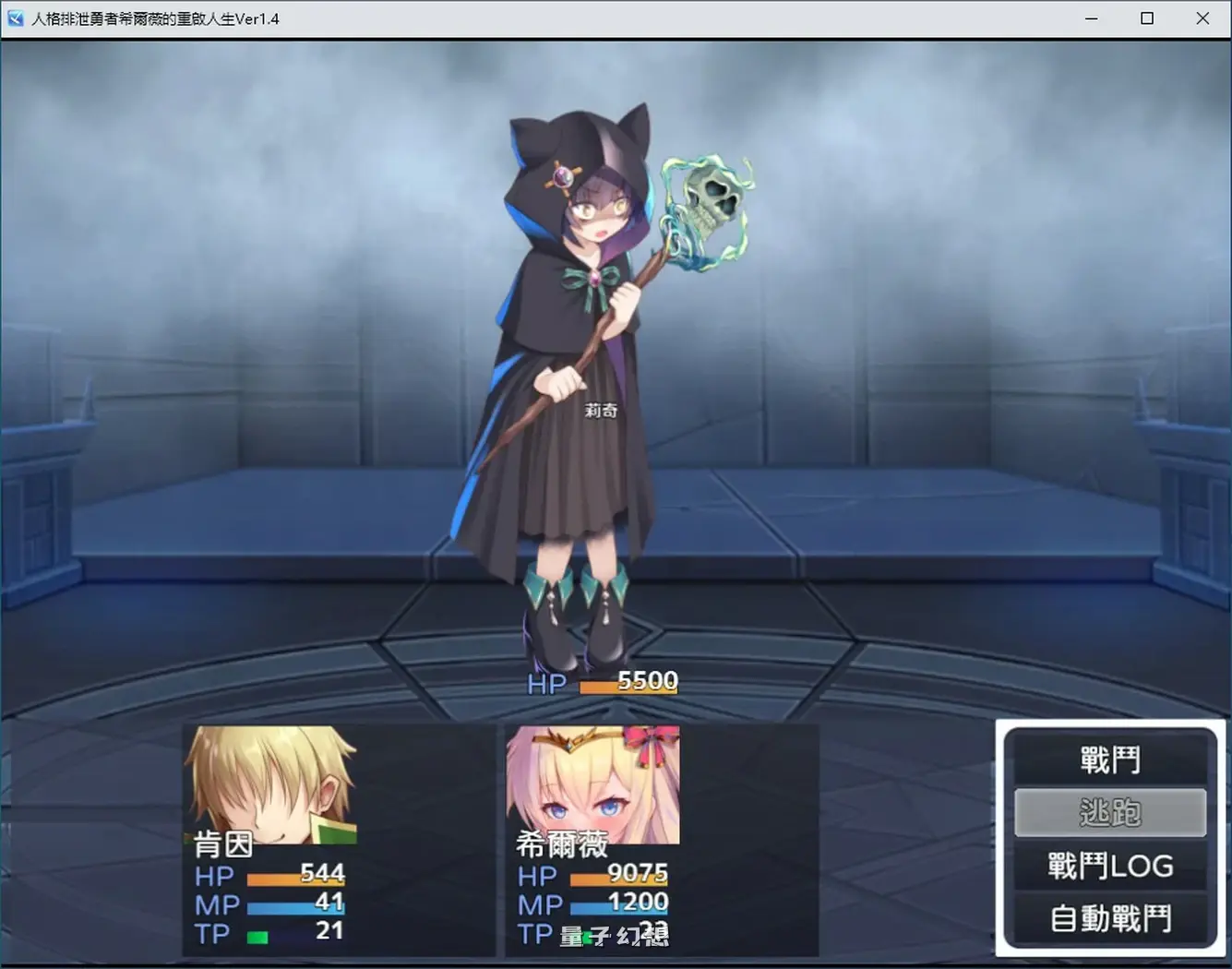Select the 戰鬥 fight command
1232x969 pixels.
[1110, 759]
